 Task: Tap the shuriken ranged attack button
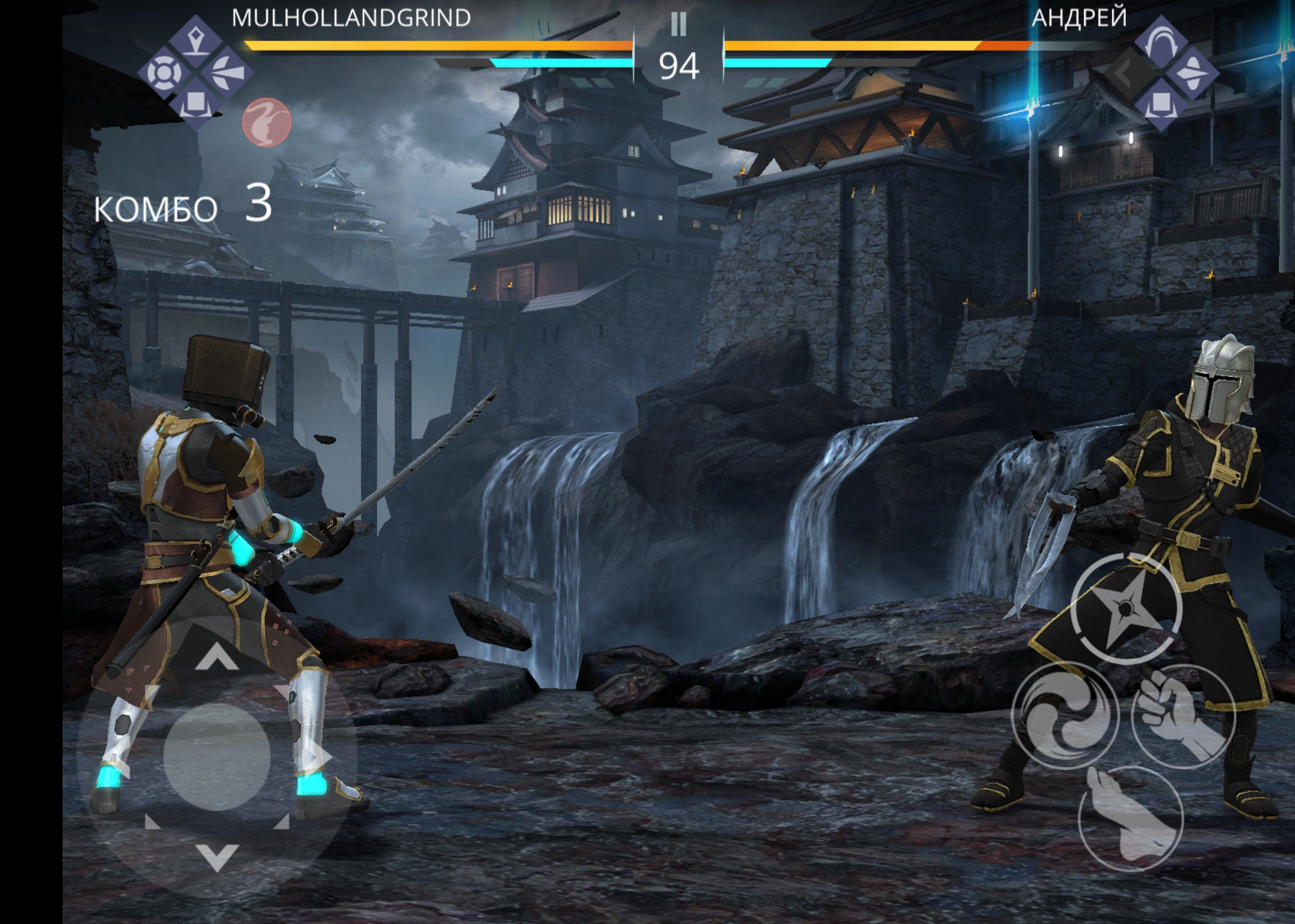tap(1126, 608)
